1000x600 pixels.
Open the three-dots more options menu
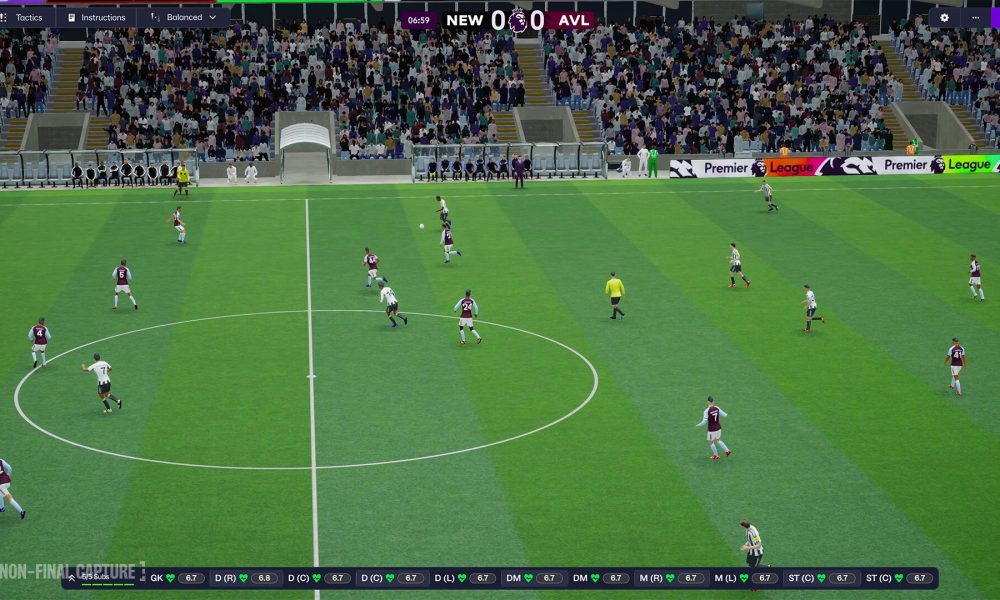(x=976, y=17)
